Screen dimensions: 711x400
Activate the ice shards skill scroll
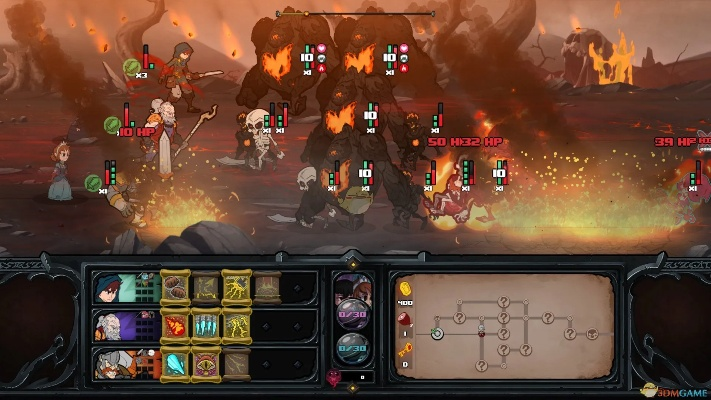coord(206,325)
